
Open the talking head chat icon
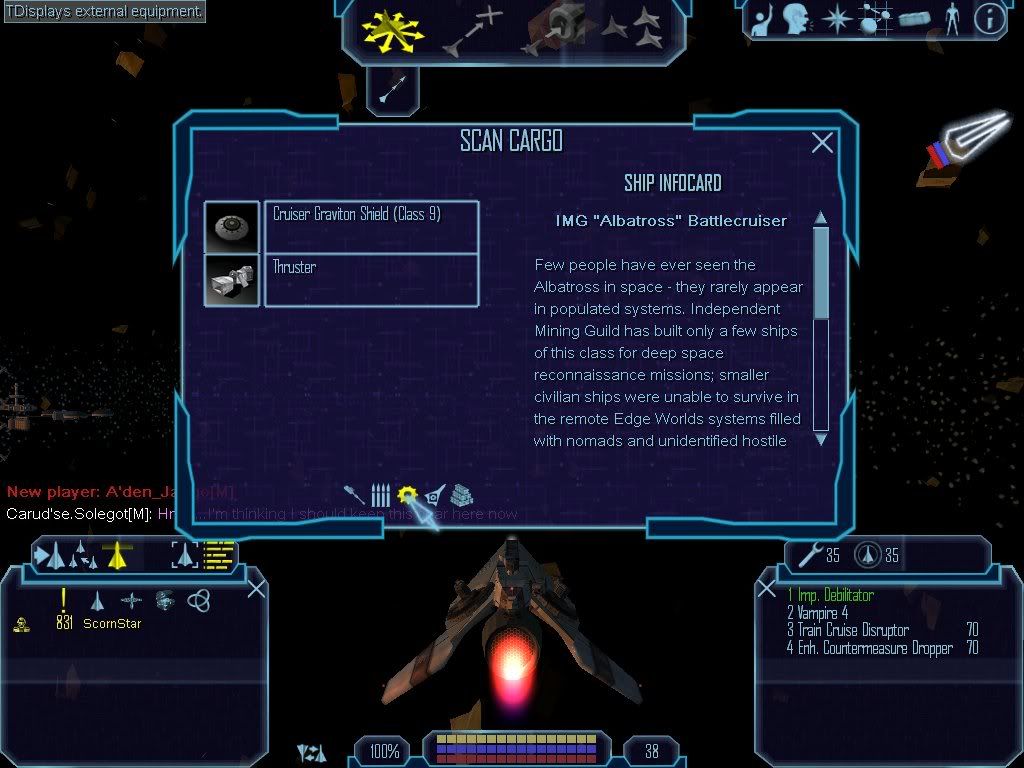pos(795,19)
